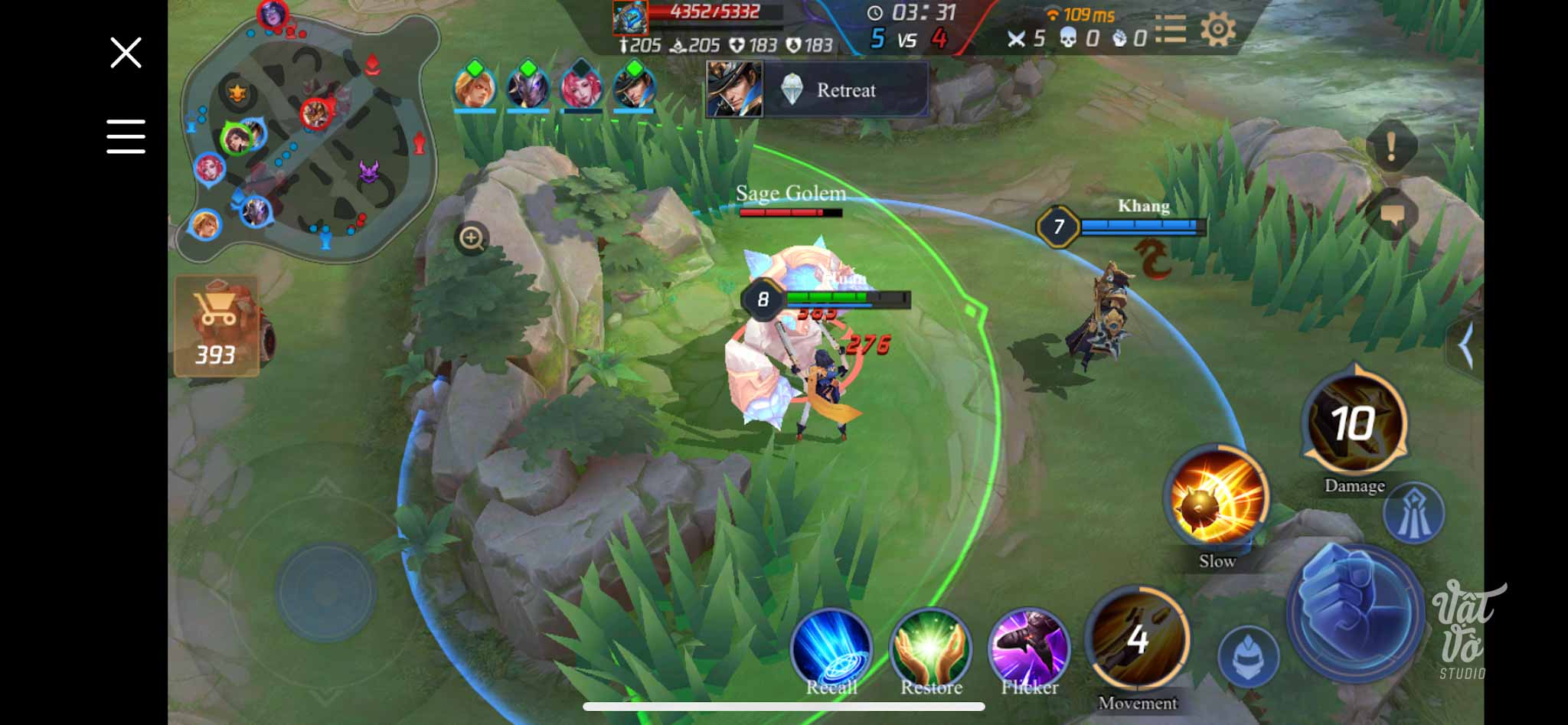Show the scoreboard list icon
Viewport: 1568px width, 725px height.
(x=1171, y=31)
